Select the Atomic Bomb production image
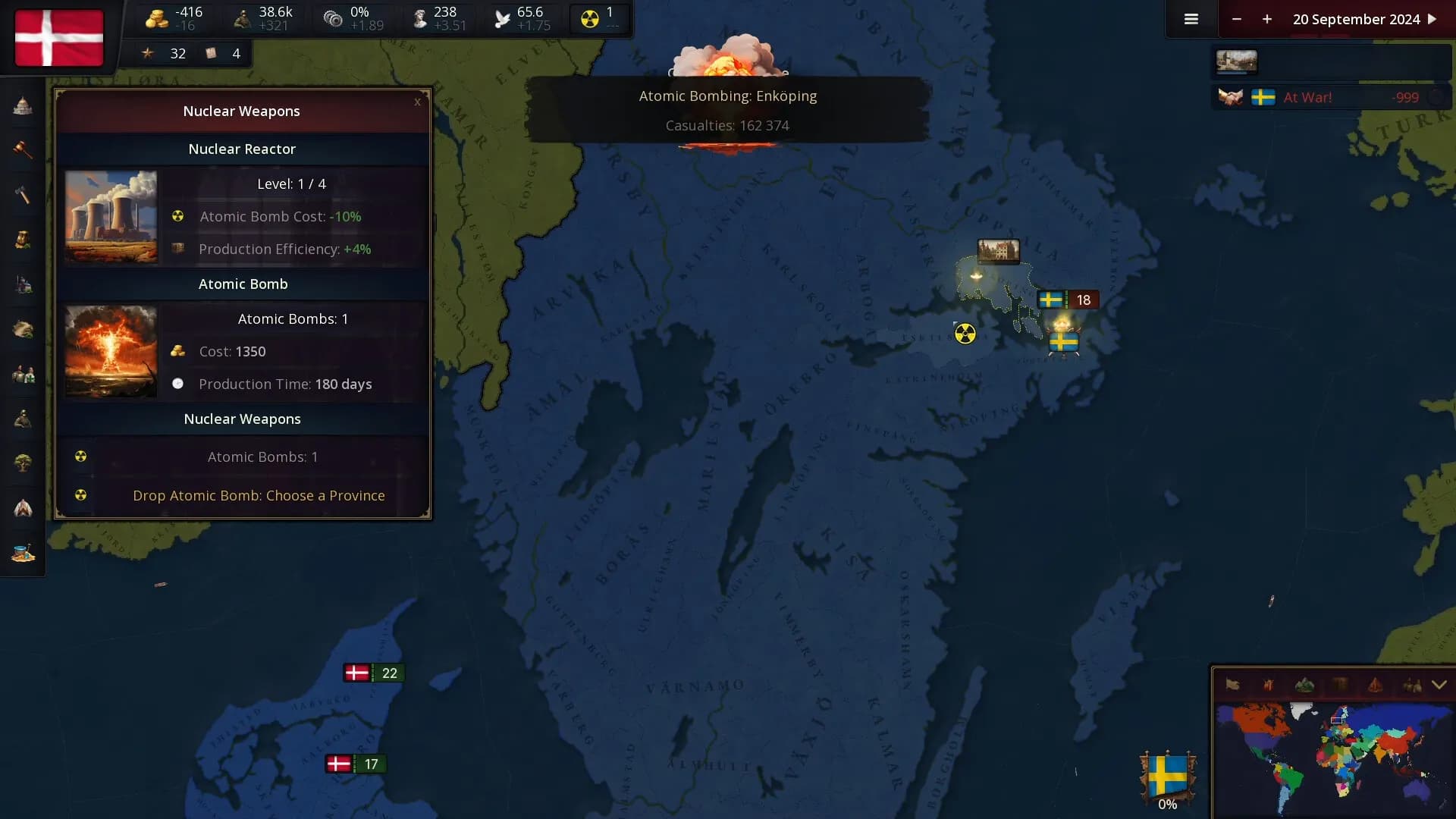The height and width of the screenshot is (819, 1456). pyautogui.click(x=111, y=352)
